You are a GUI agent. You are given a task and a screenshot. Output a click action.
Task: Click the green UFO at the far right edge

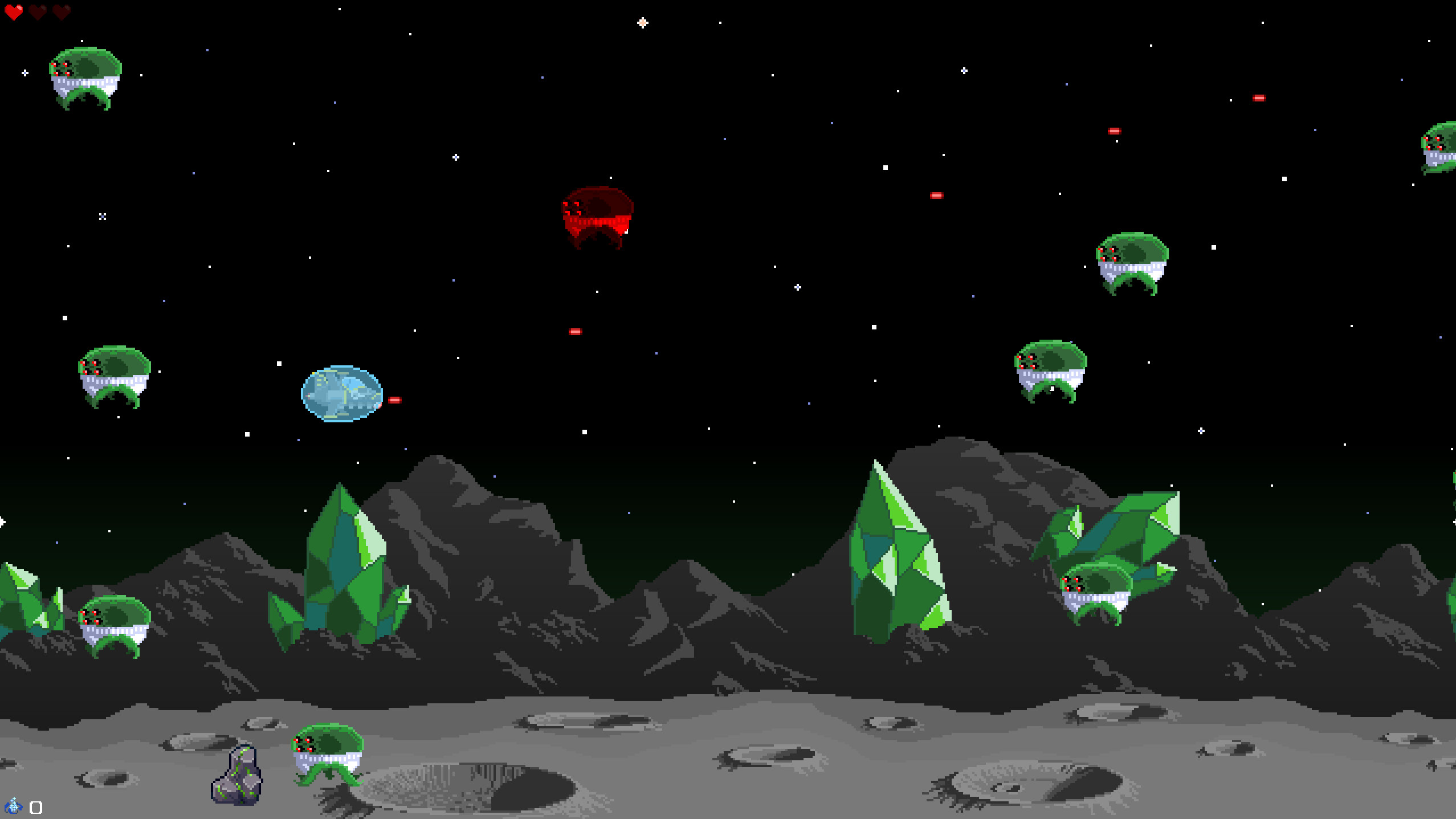click(x=1442, y=151)
